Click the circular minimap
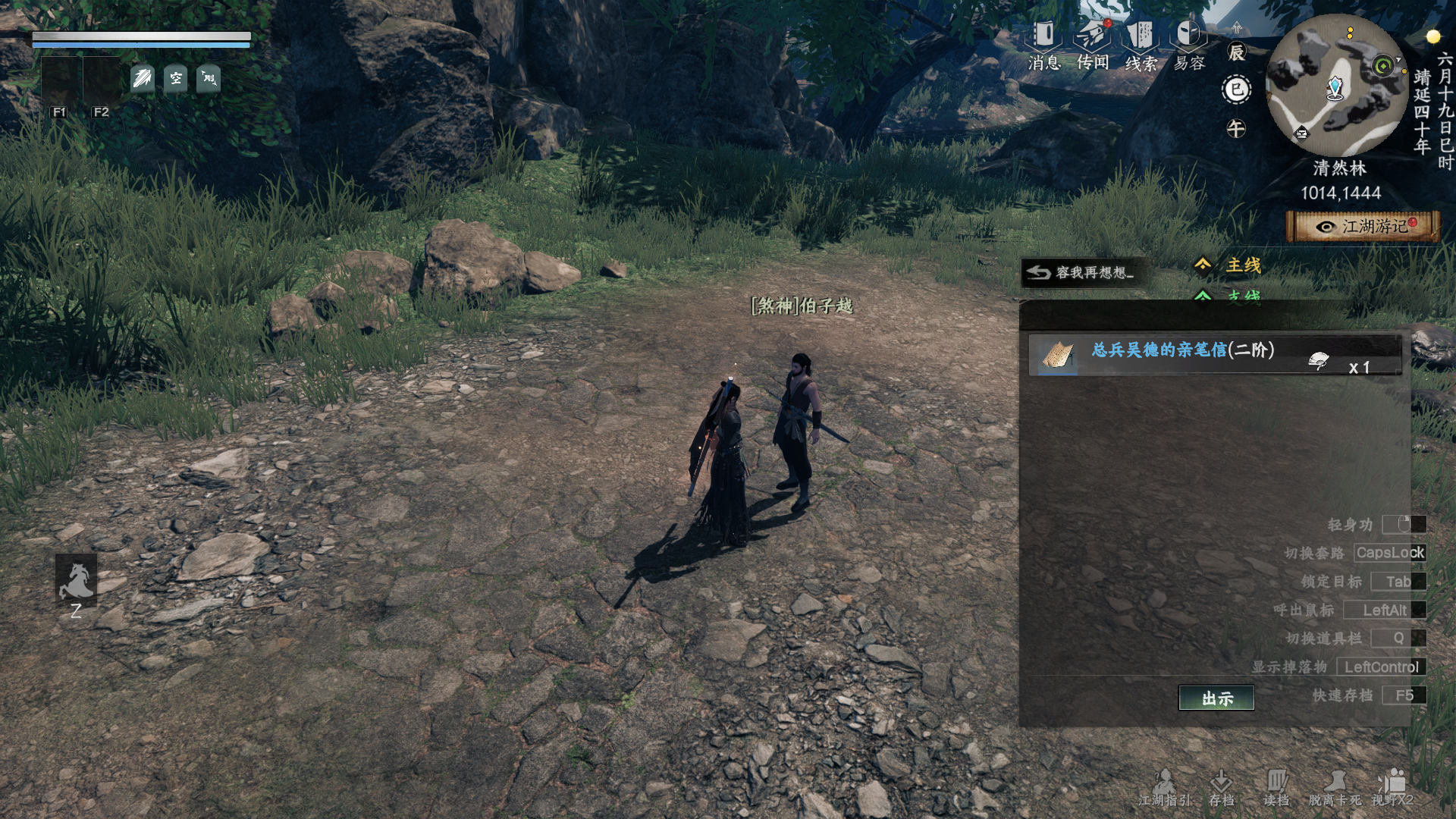The width and height of the screenshot is (1456, 819). click(1337, 86)
